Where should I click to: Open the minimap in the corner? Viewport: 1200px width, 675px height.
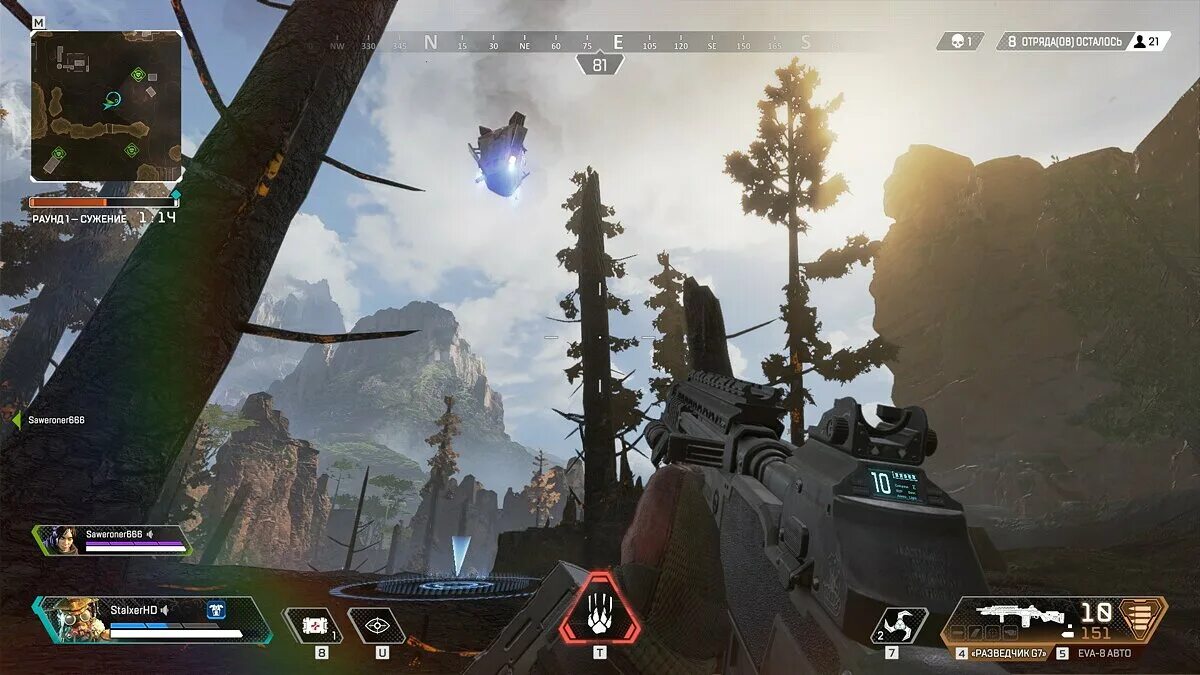[x=106, y=105]
